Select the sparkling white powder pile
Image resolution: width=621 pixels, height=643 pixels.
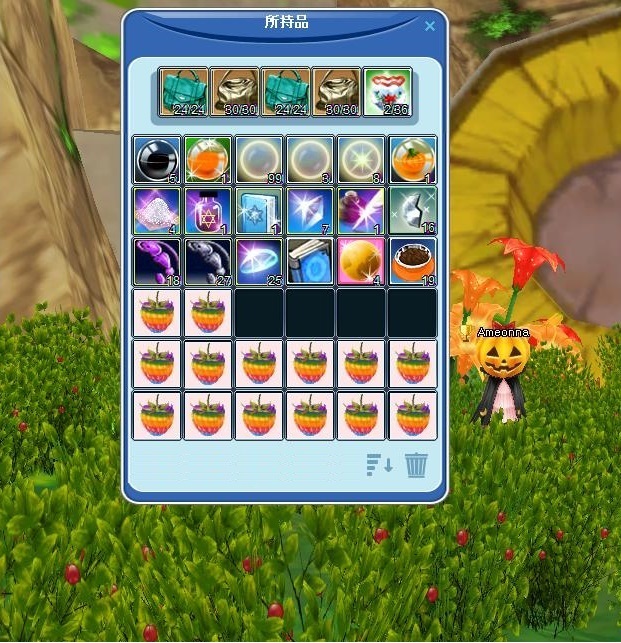point(157,211)
